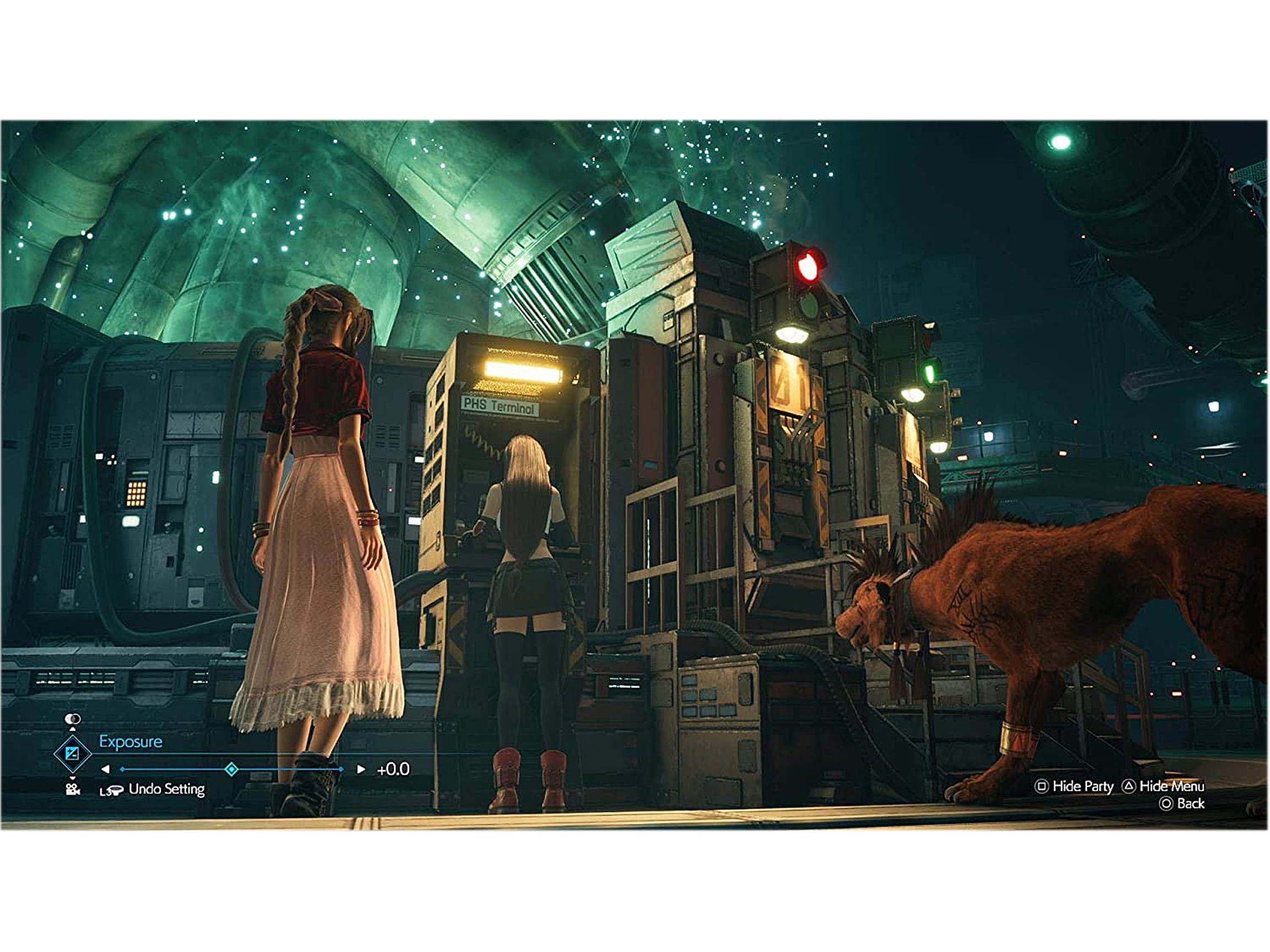The width and height of the screenshot is (1270, 952).
Task: Select the video camera icon below the exposure control
Action: coord(73,790)
